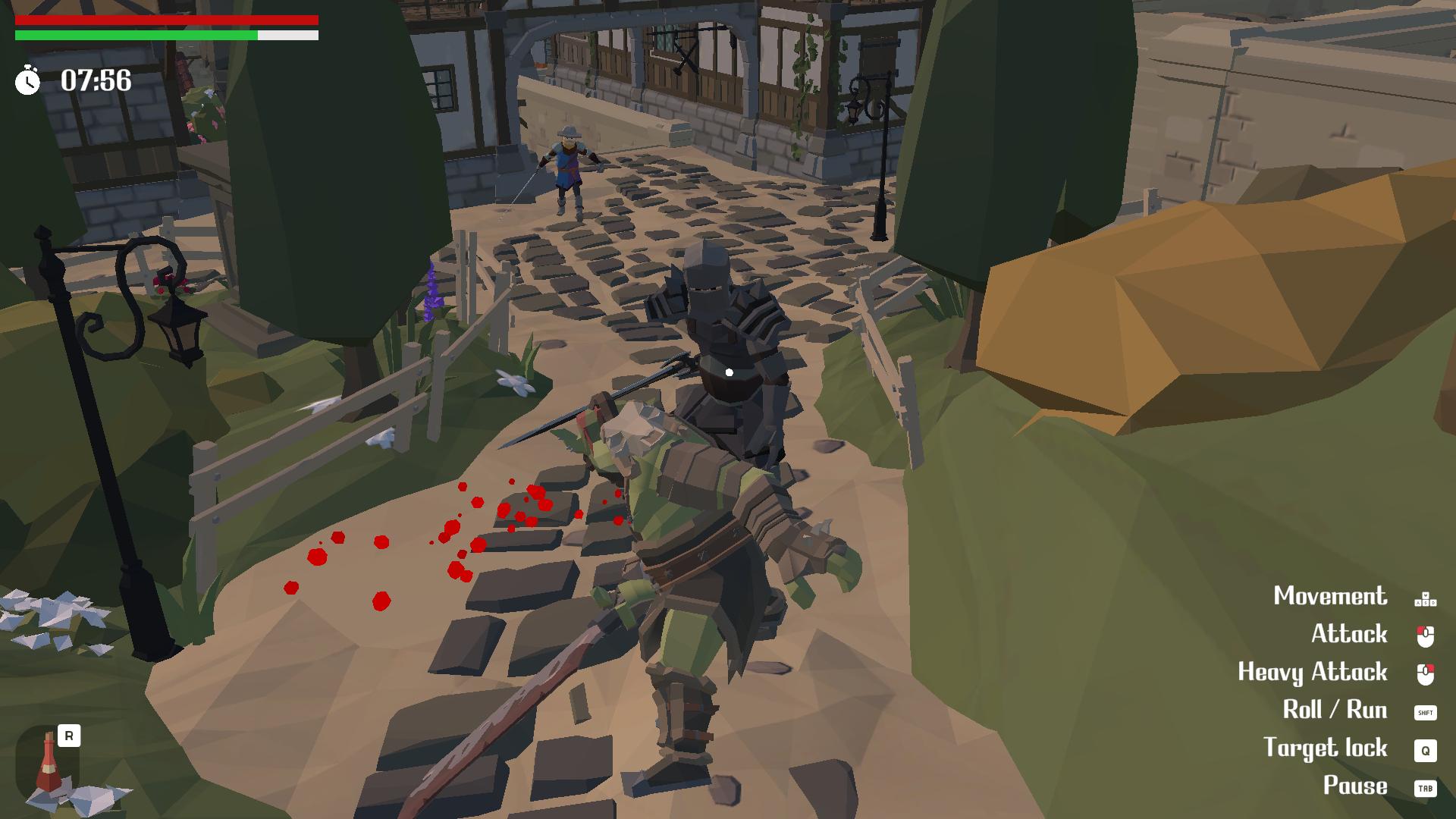Screen dimensions: 1456x819
Task: Click the green stamina bar
Action: 136,35
